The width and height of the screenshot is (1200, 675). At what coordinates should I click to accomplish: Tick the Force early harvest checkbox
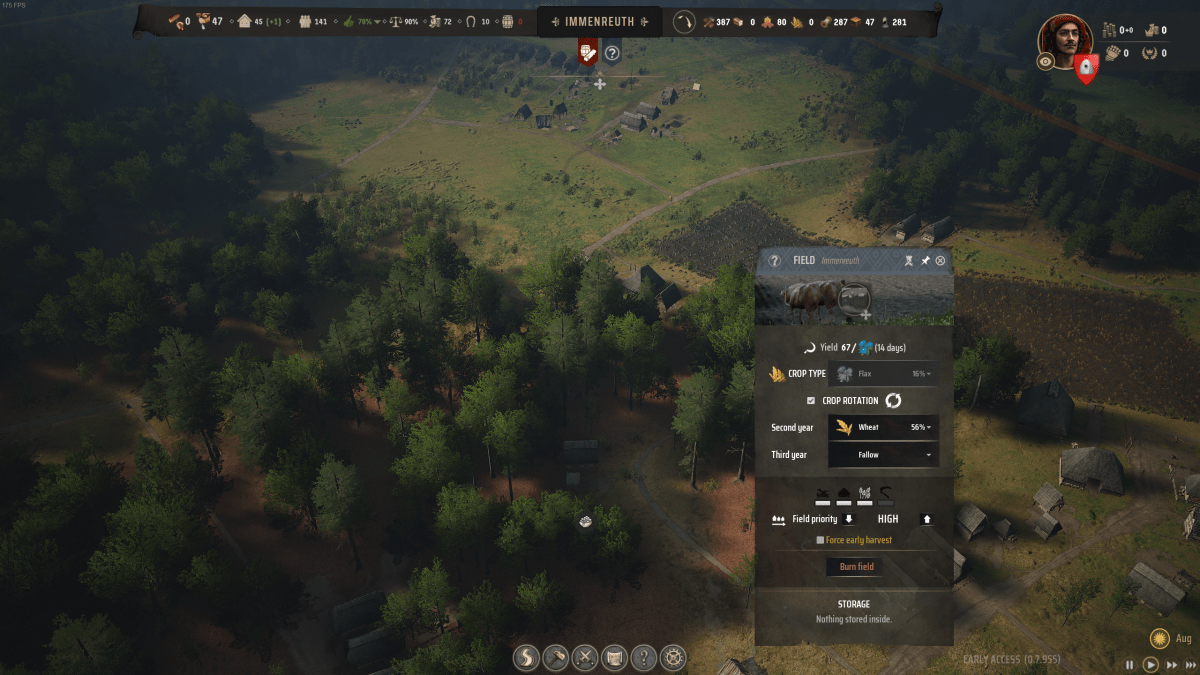[x=821, y=540]
